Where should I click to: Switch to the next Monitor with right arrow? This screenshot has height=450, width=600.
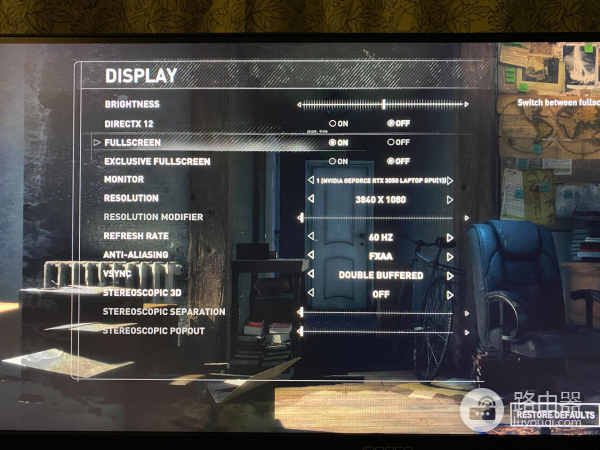[x=451, y=180]
